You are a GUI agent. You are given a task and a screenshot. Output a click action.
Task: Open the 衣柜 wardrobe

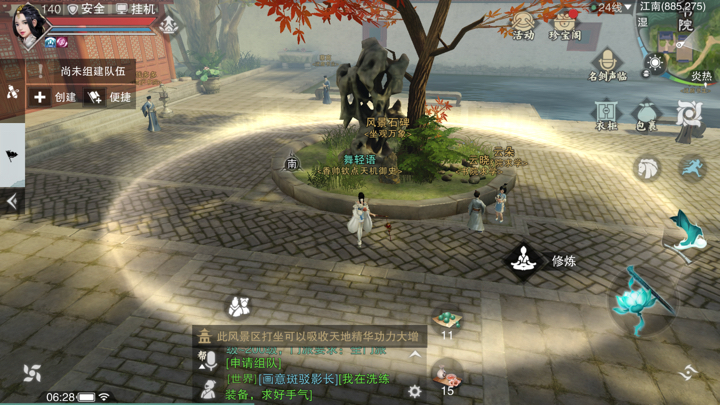(x=606, y=113)
